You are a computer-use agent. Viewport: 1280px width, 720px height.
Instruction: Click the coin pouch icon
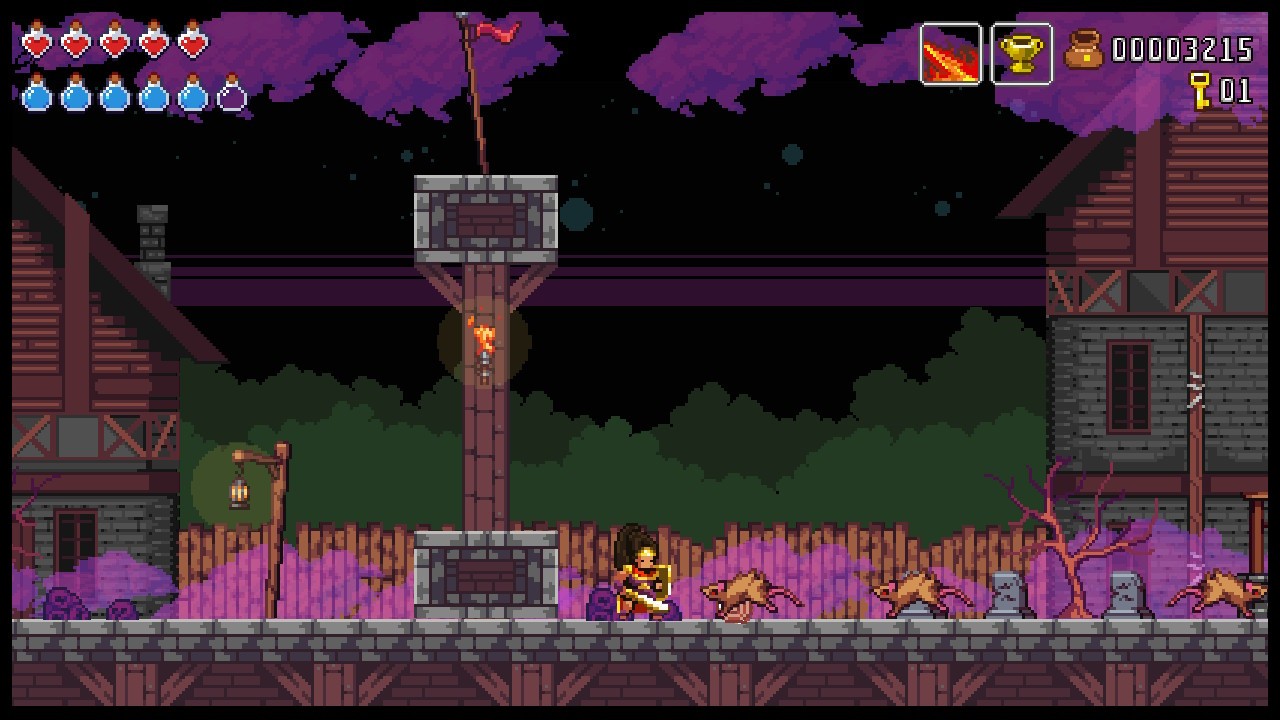pyautogui.click(x=1083, y=50)
